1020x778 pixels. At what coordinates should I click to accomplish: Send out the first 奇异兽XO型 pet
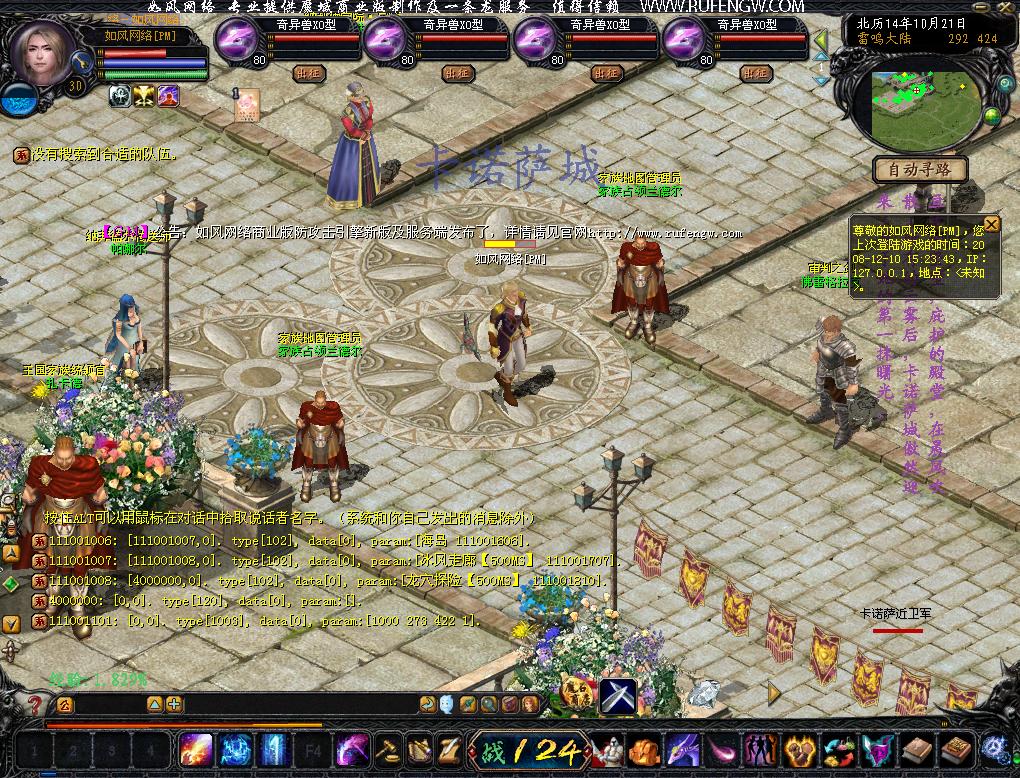coord(307,73)
